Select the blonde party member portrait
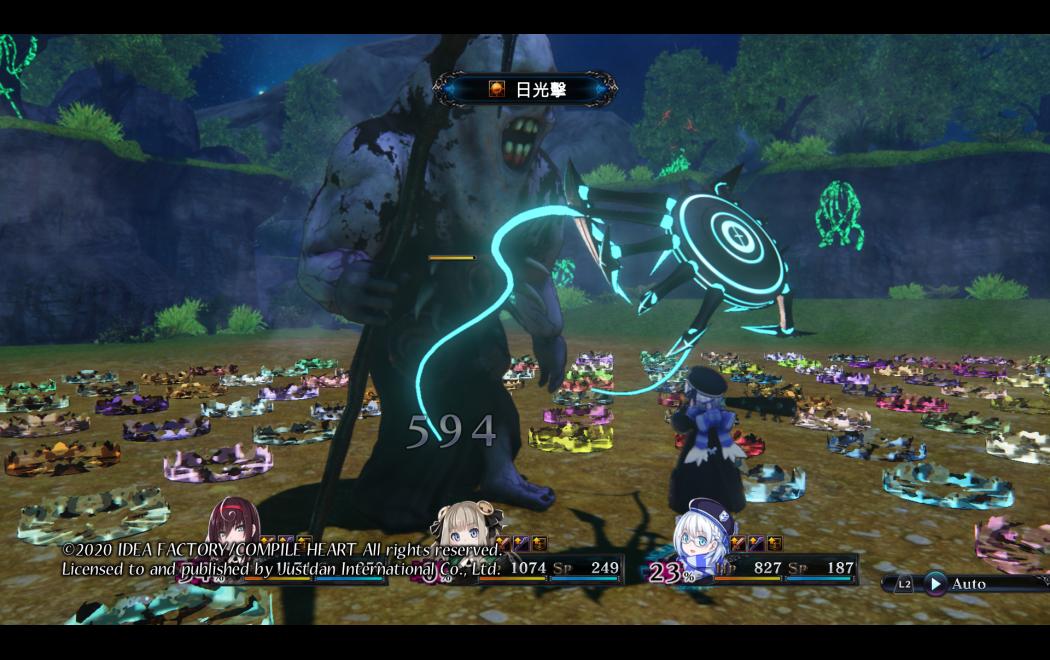Screen dimensions: 1050x660 pyautogui.click(x=464, y=528)
